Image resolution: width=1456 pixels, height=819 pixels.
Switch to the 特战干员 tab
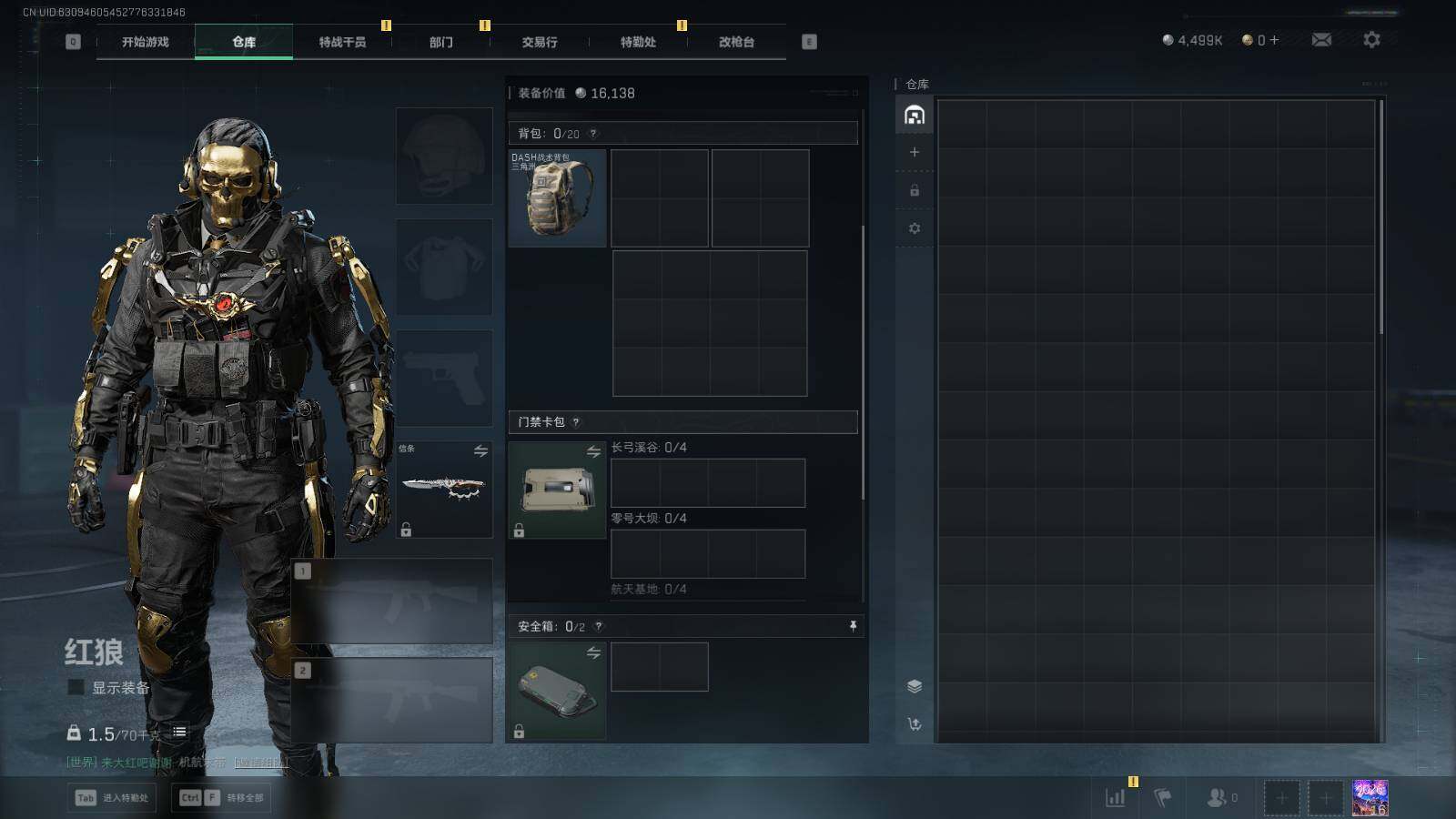(342, 42)
